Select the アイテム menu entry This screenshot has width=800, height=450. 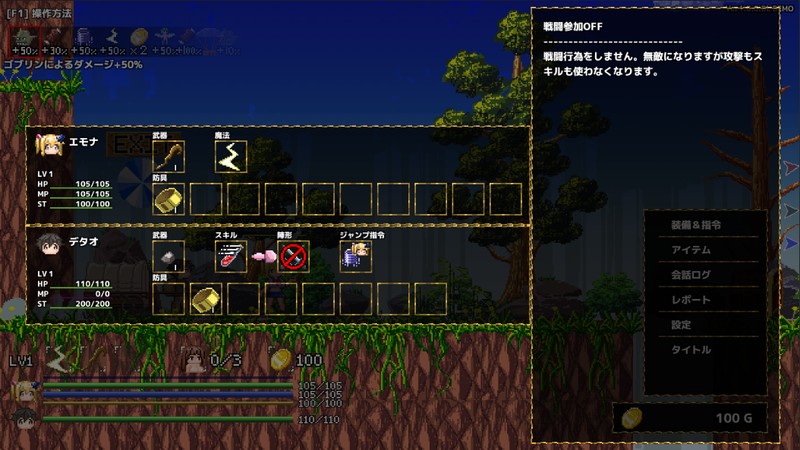[x=691, y=250]
